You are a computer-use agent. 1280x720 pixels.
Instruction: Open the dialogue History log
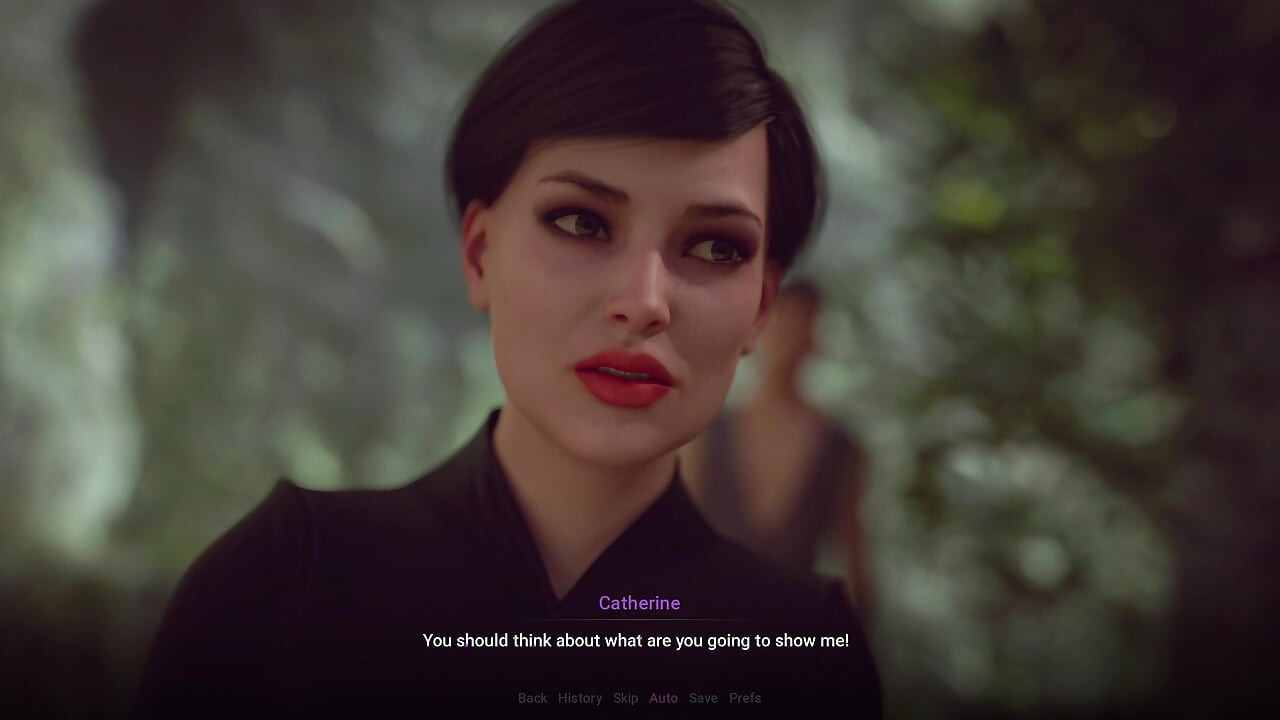click(580, 698)
